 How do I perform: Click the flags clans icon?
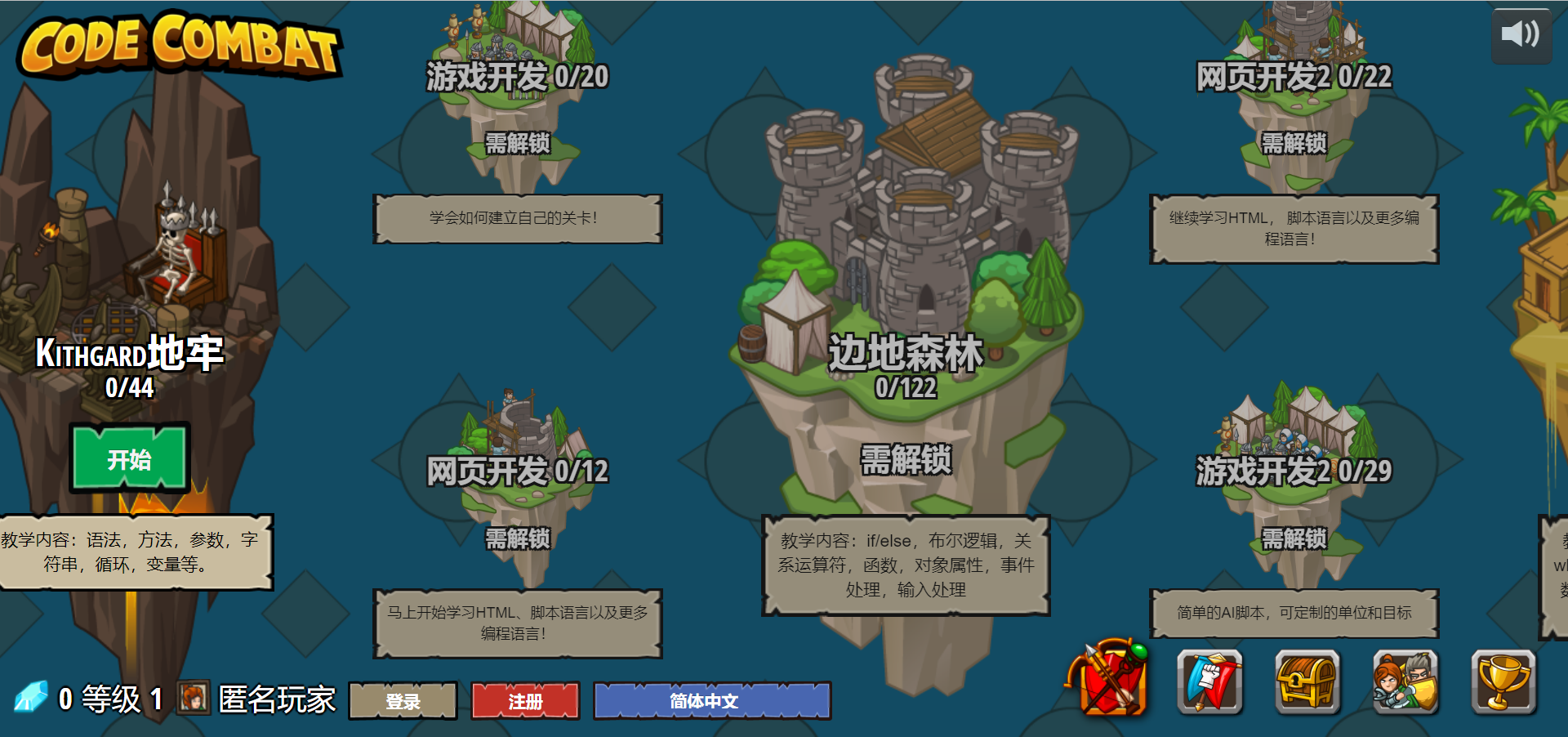click(1209, 682)
